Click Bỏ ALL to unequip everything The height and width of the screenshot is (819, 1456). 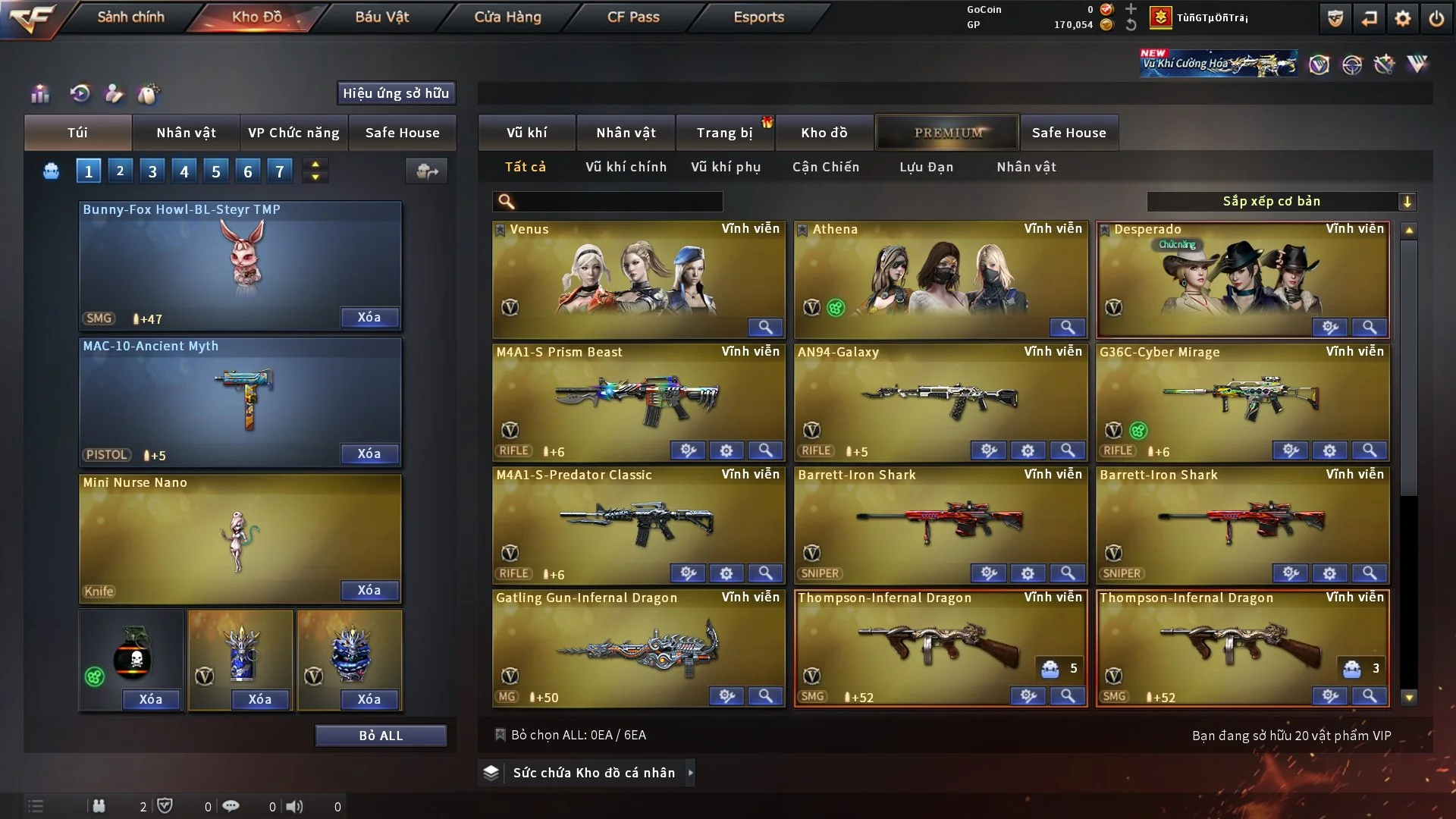381,736
